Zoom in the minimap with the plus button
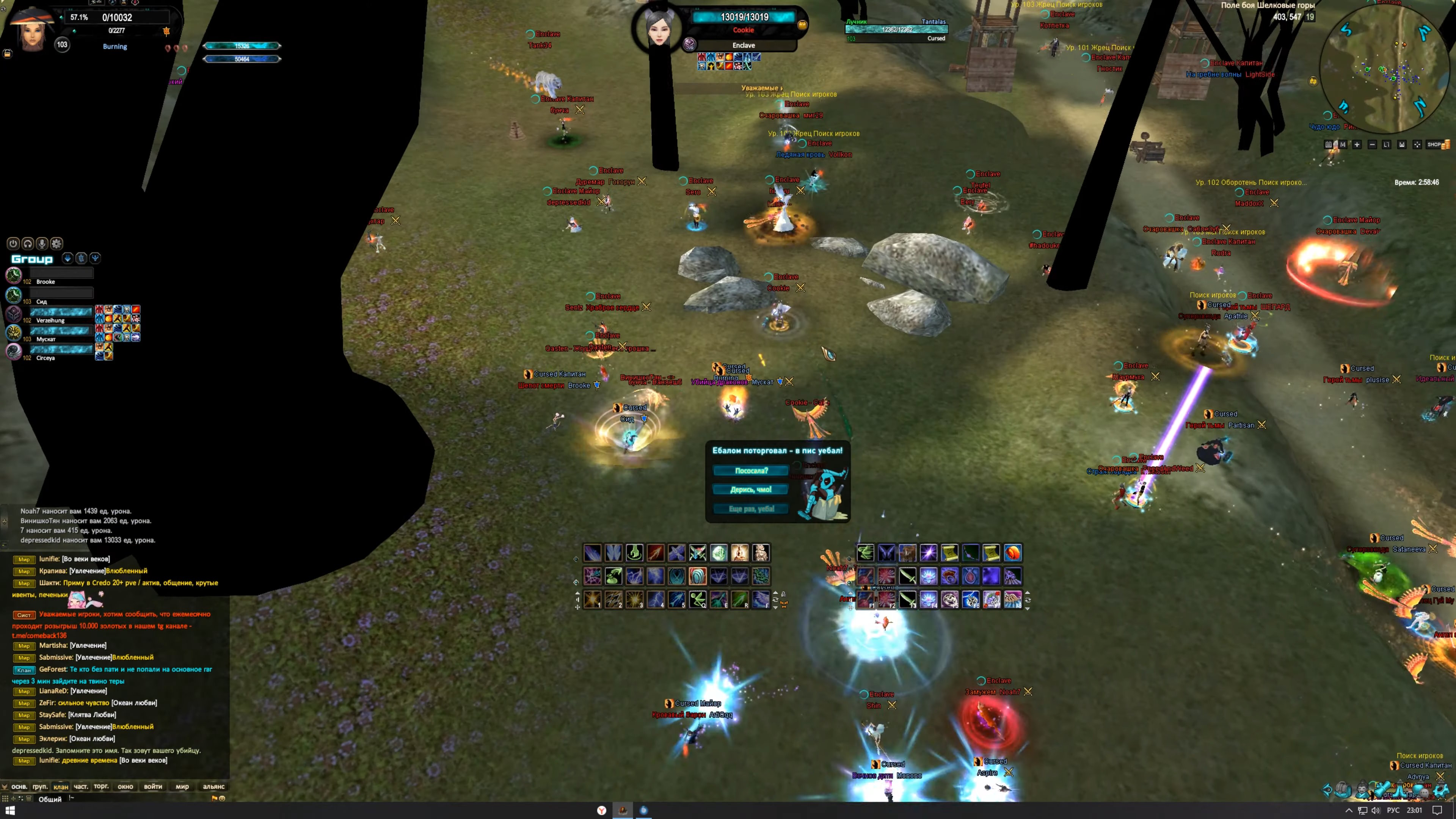The image size is (1456, 819). pos(1357,145)
